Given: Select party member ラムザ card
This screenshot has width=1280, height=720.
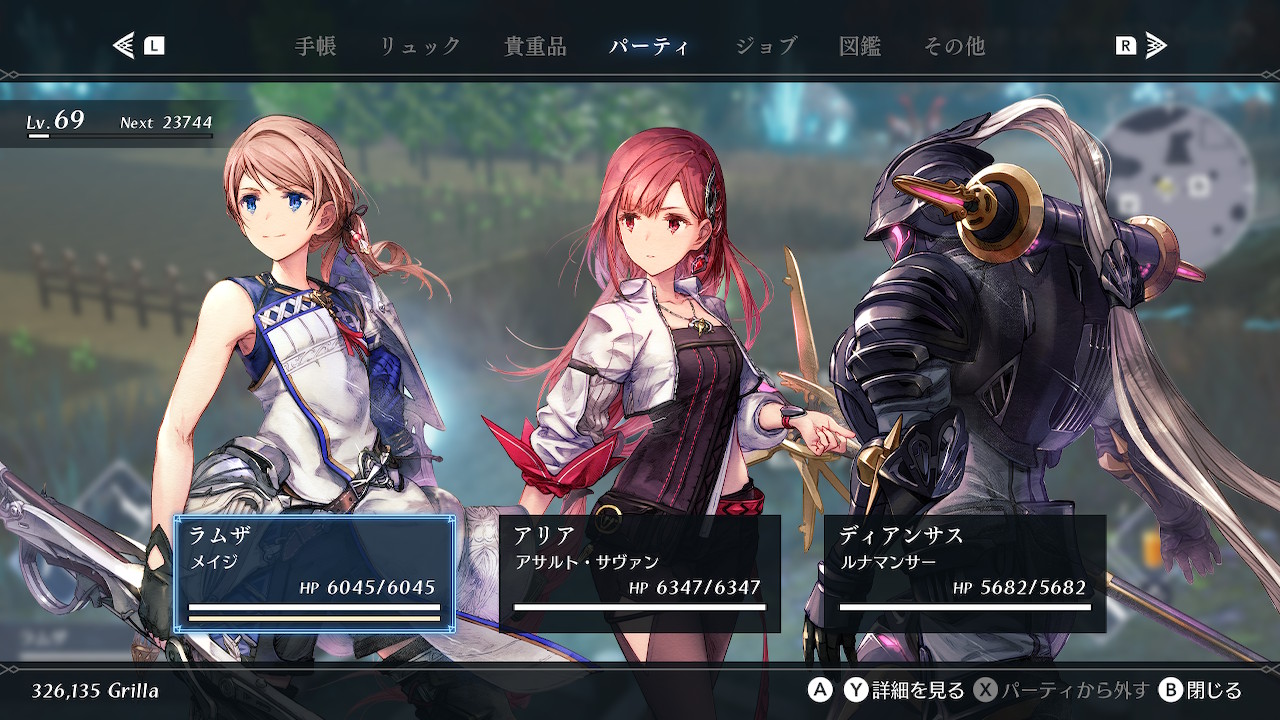Looking at the screenshot, I should coord(315,574).
